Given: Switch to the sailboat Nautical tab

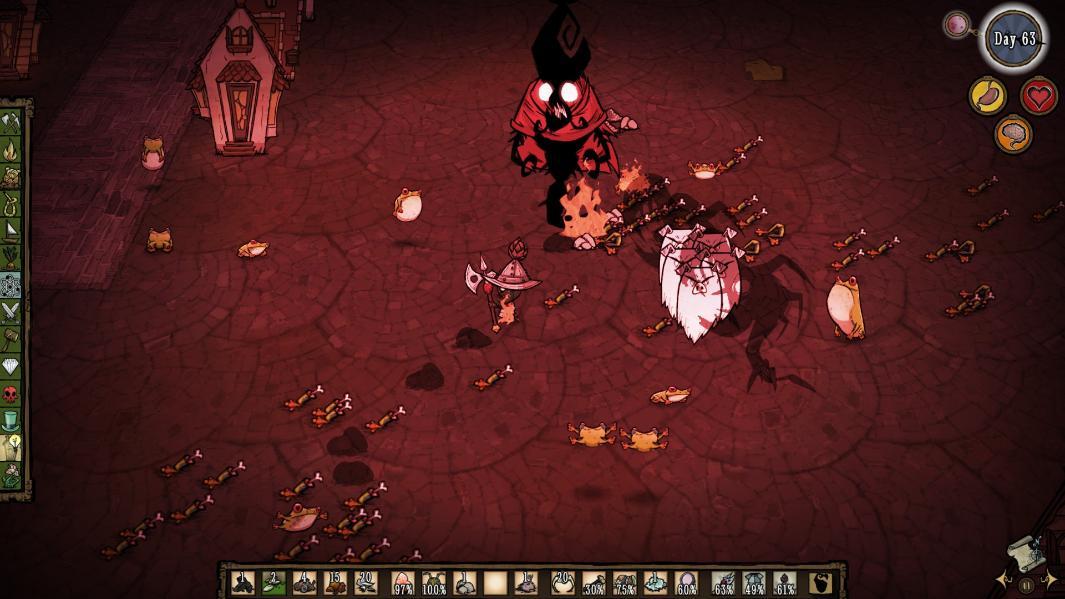Looking at the screenshot, I should point(11,232).
